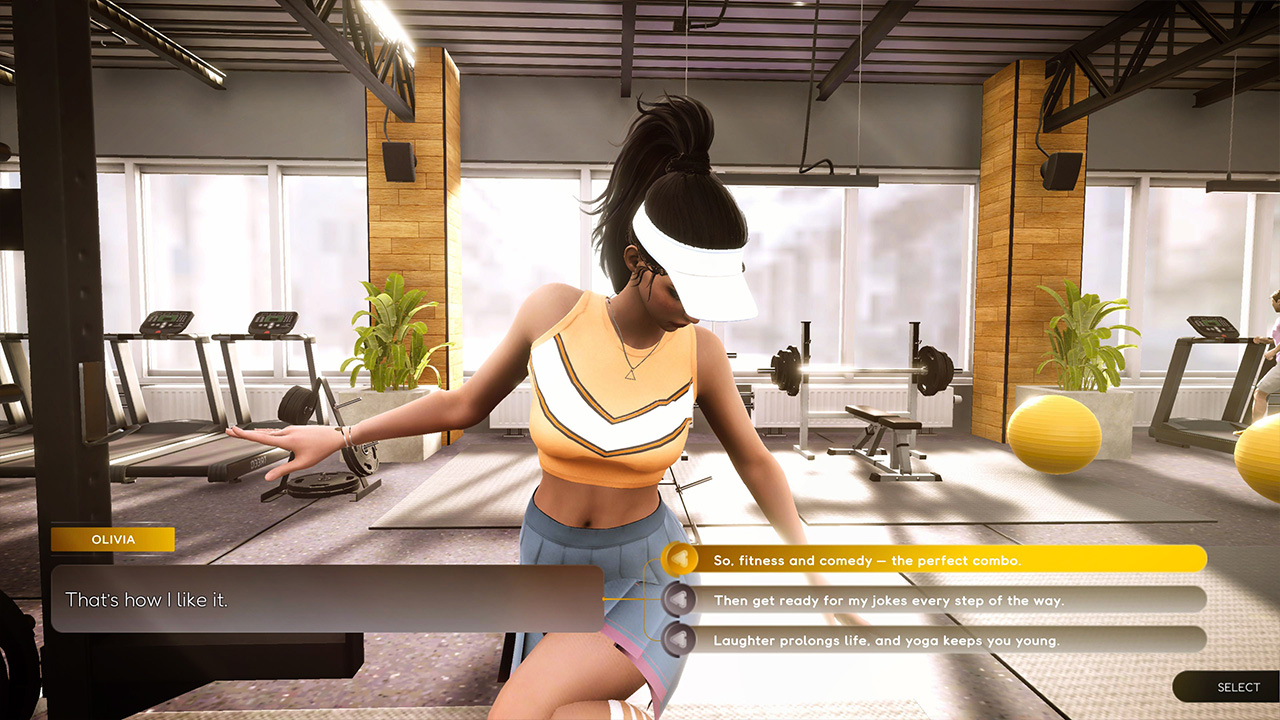Click the speech-bubble icon on the third reply option
The height and width of the screenshot is (720, 1280).
[678, 640]
